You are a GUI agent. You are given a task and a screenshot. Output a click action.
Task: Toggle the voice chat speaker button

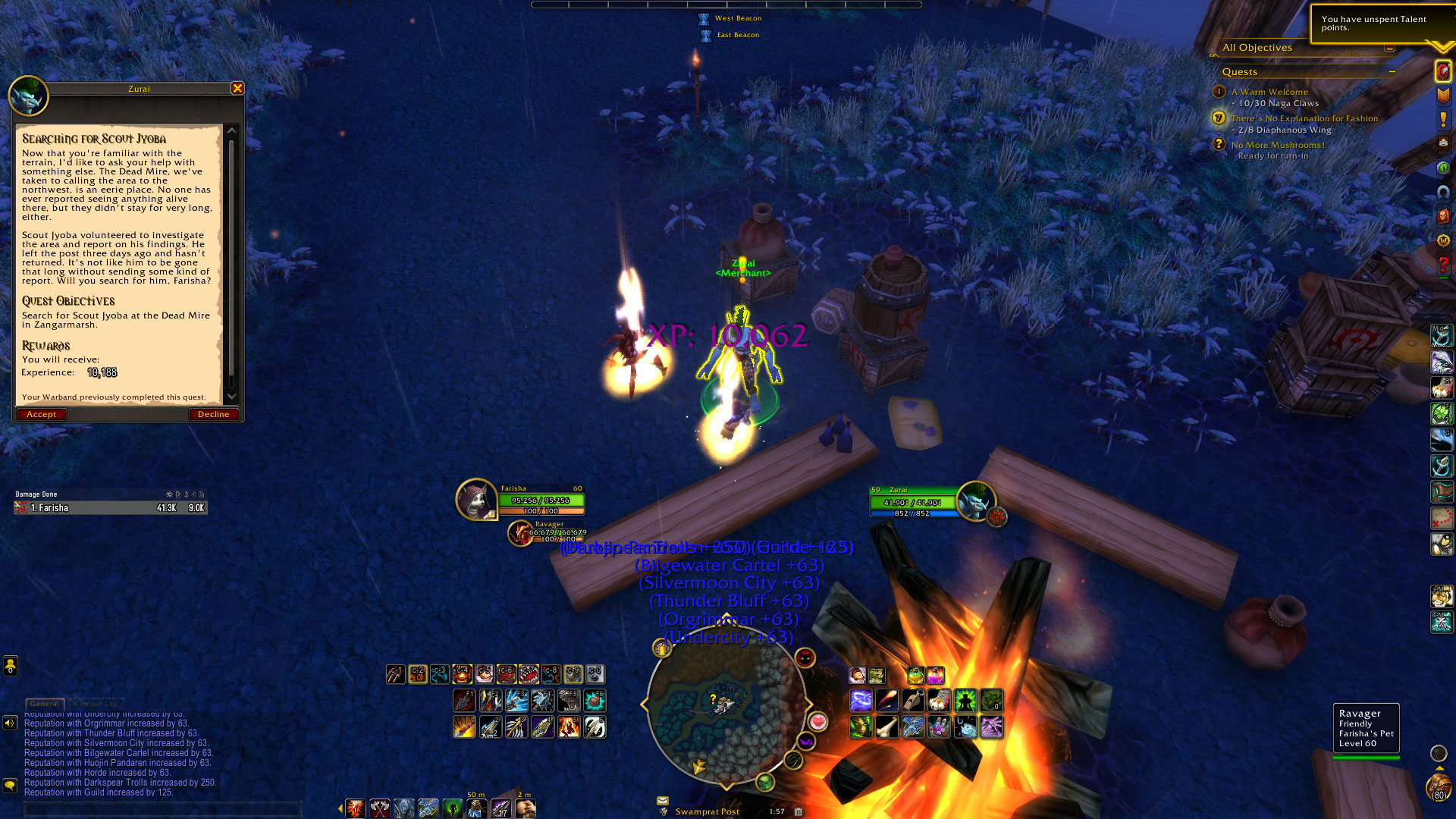[10, 723]
